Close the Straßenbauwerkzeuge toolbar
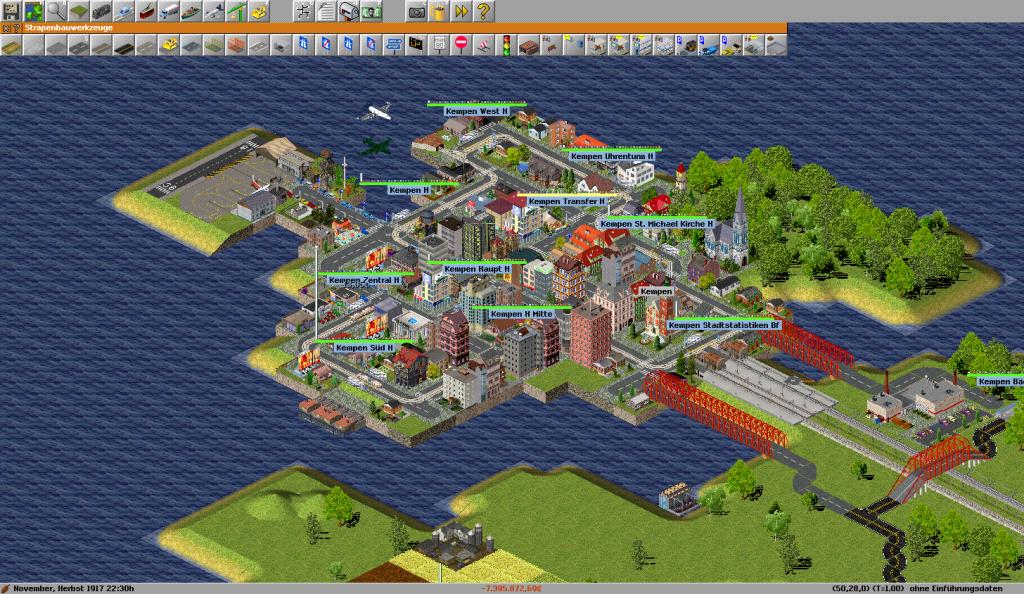The image size is (1024, 594). [6, 28]
